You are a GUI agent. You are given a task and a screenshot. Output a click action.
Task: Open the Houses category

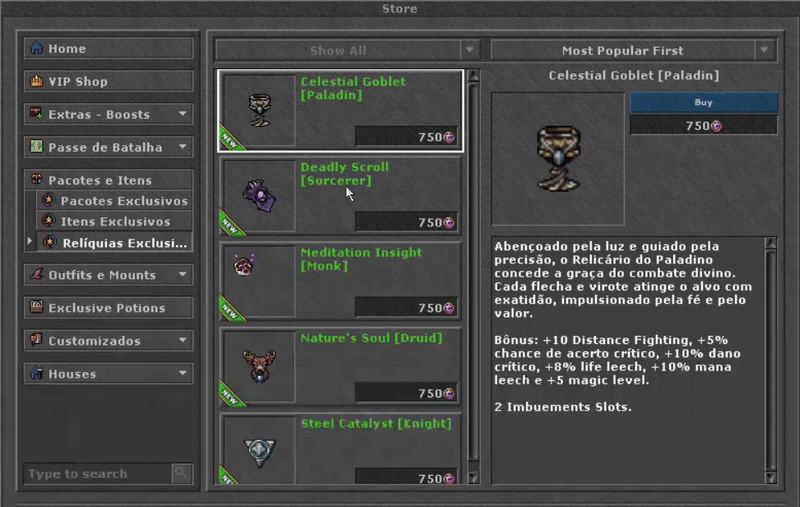pyautogui.click(x=108, y=374)
